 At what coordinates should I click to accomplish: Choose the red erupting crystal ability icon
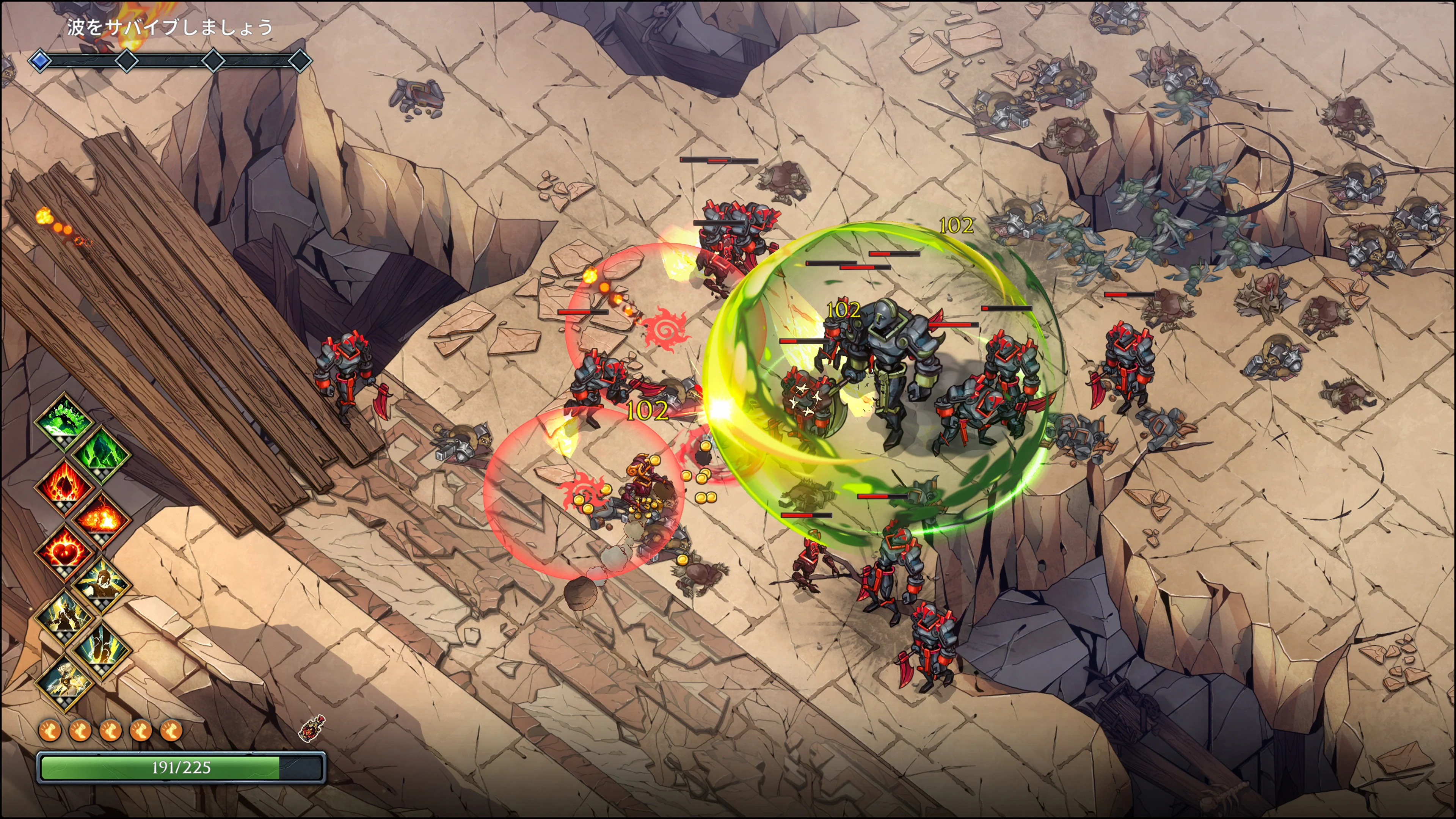64,485
